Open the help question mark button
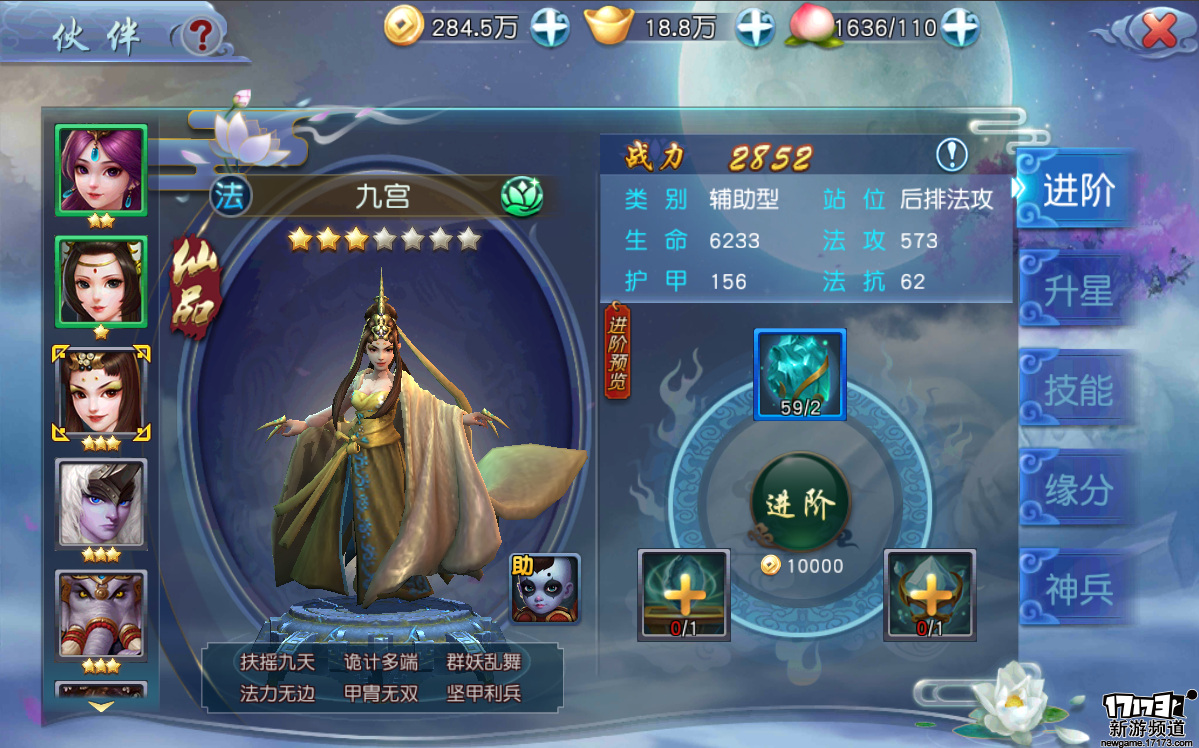This screenshot has width=1199, height=748. click(202, 36)
